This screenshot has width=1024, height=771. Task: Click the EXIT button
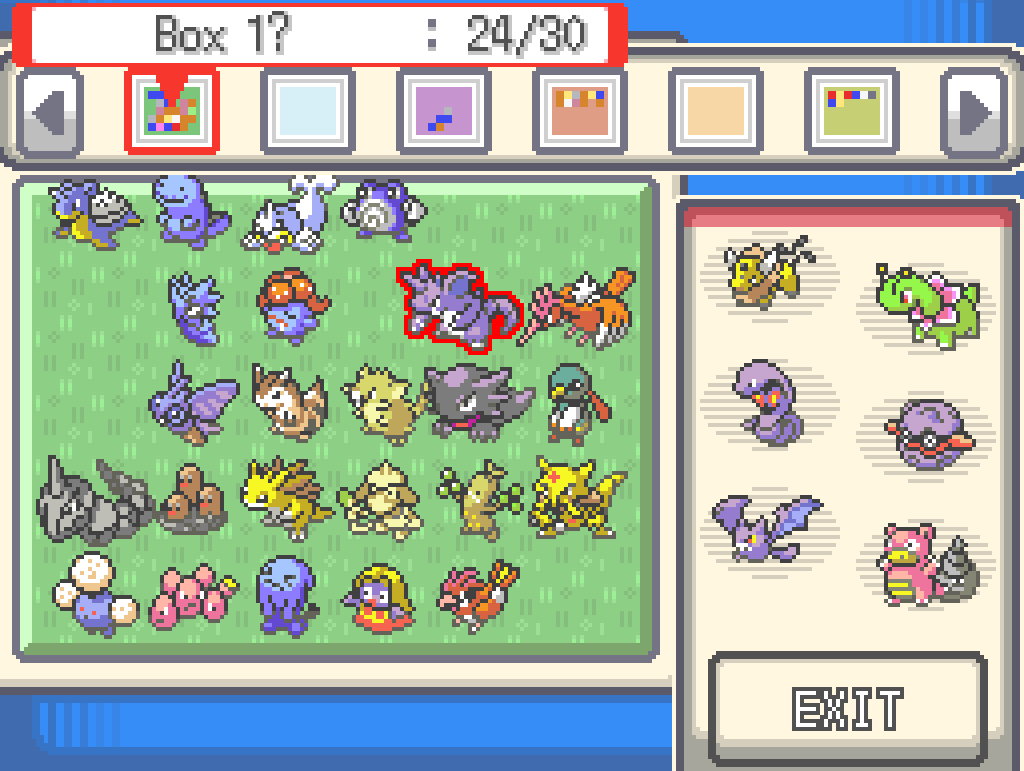[846, 706]
